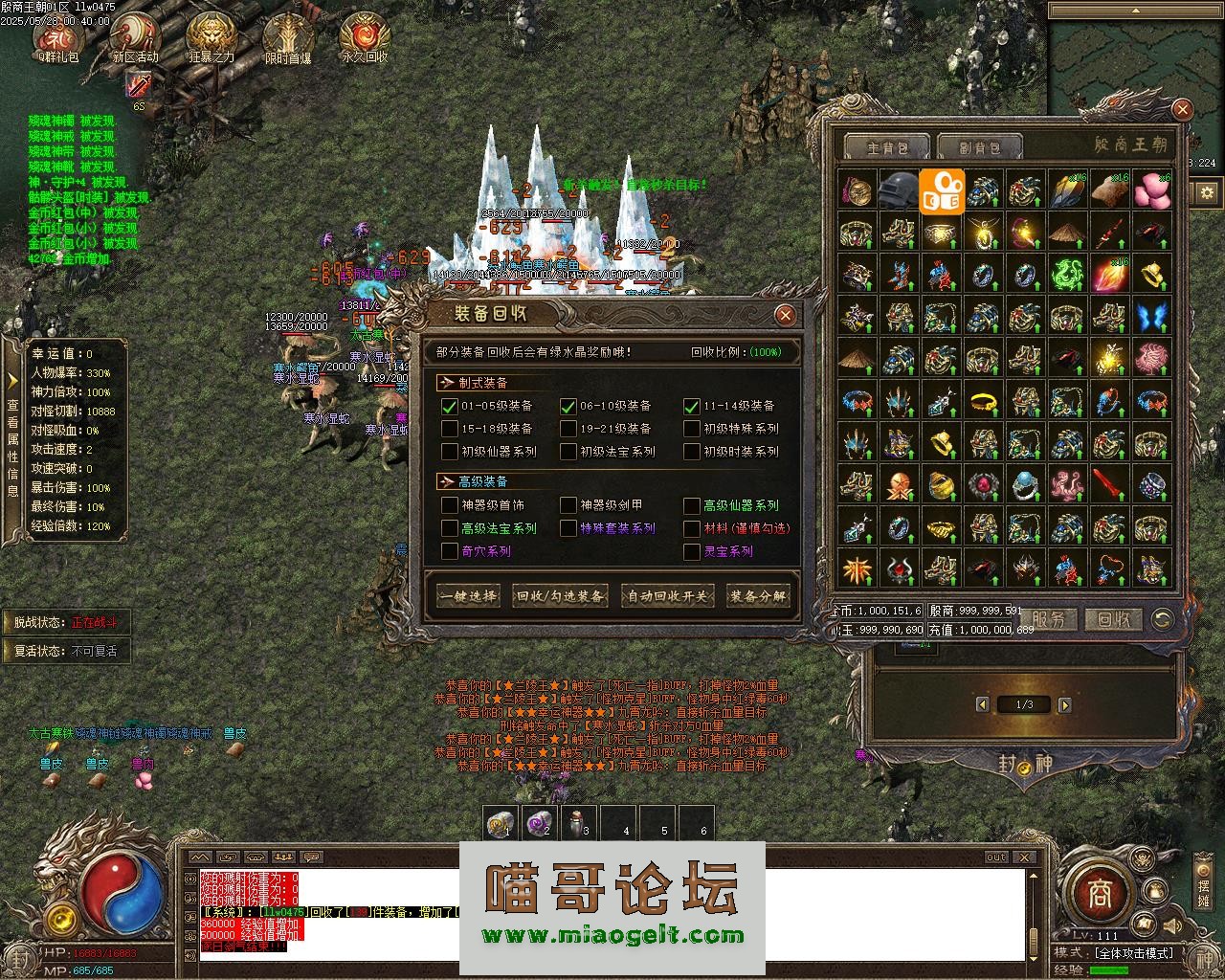Close the 装备回收 recycle dialog

tap(785, 315)
